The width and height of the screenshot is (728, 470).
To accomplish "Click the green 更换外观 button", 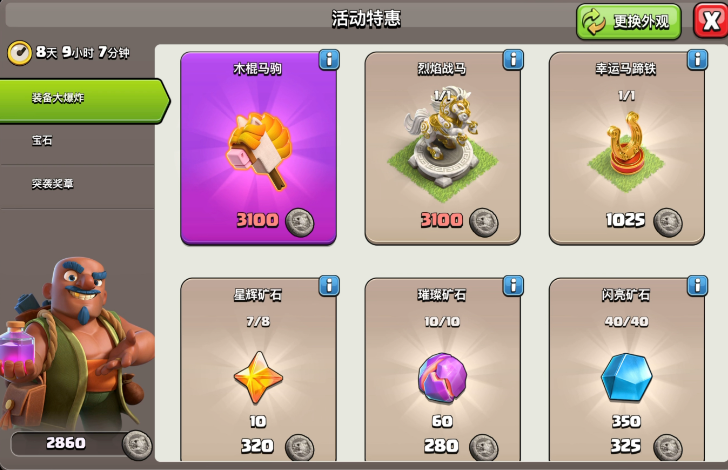I will [x=628, y=21].
